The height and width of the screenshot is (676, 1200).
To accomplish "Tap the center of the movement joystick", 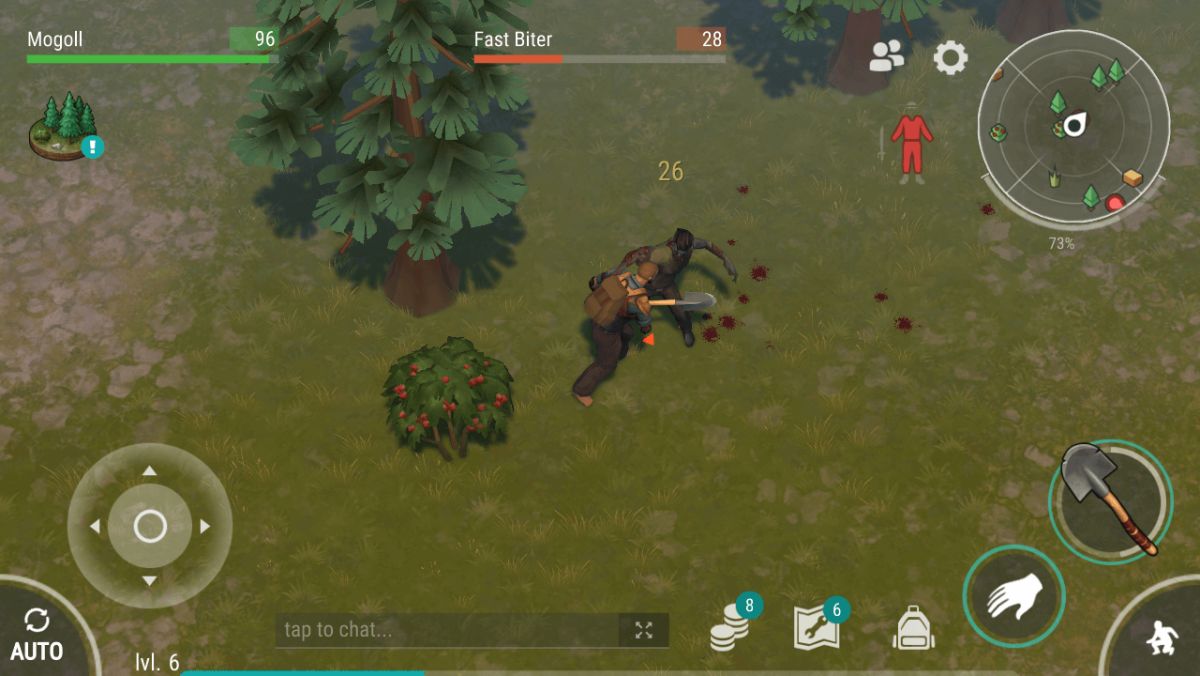I will pyautogui.click(x=150, y=525).
